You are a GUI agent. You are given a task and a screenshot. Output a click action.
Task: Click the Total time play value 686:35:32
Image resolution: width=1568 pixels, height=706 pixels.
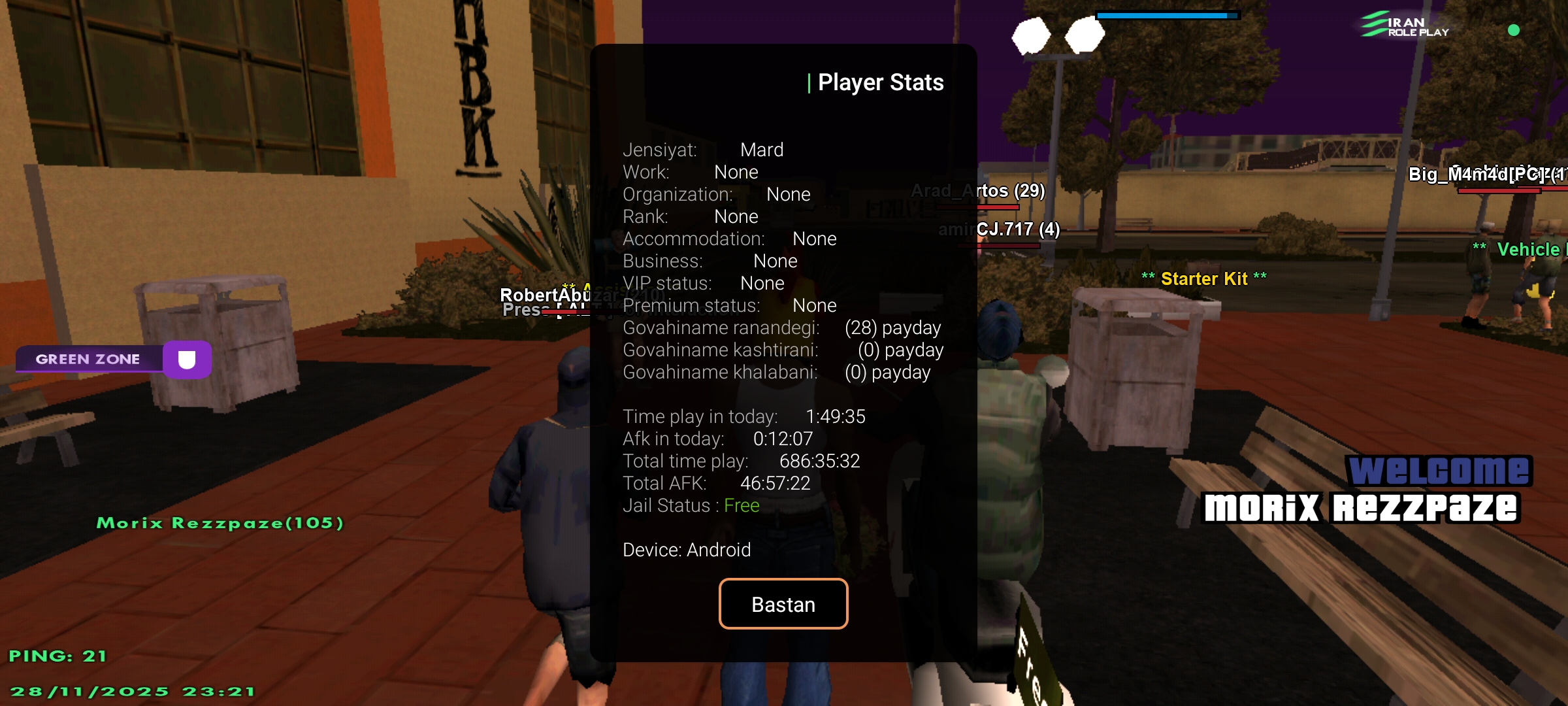819,460
